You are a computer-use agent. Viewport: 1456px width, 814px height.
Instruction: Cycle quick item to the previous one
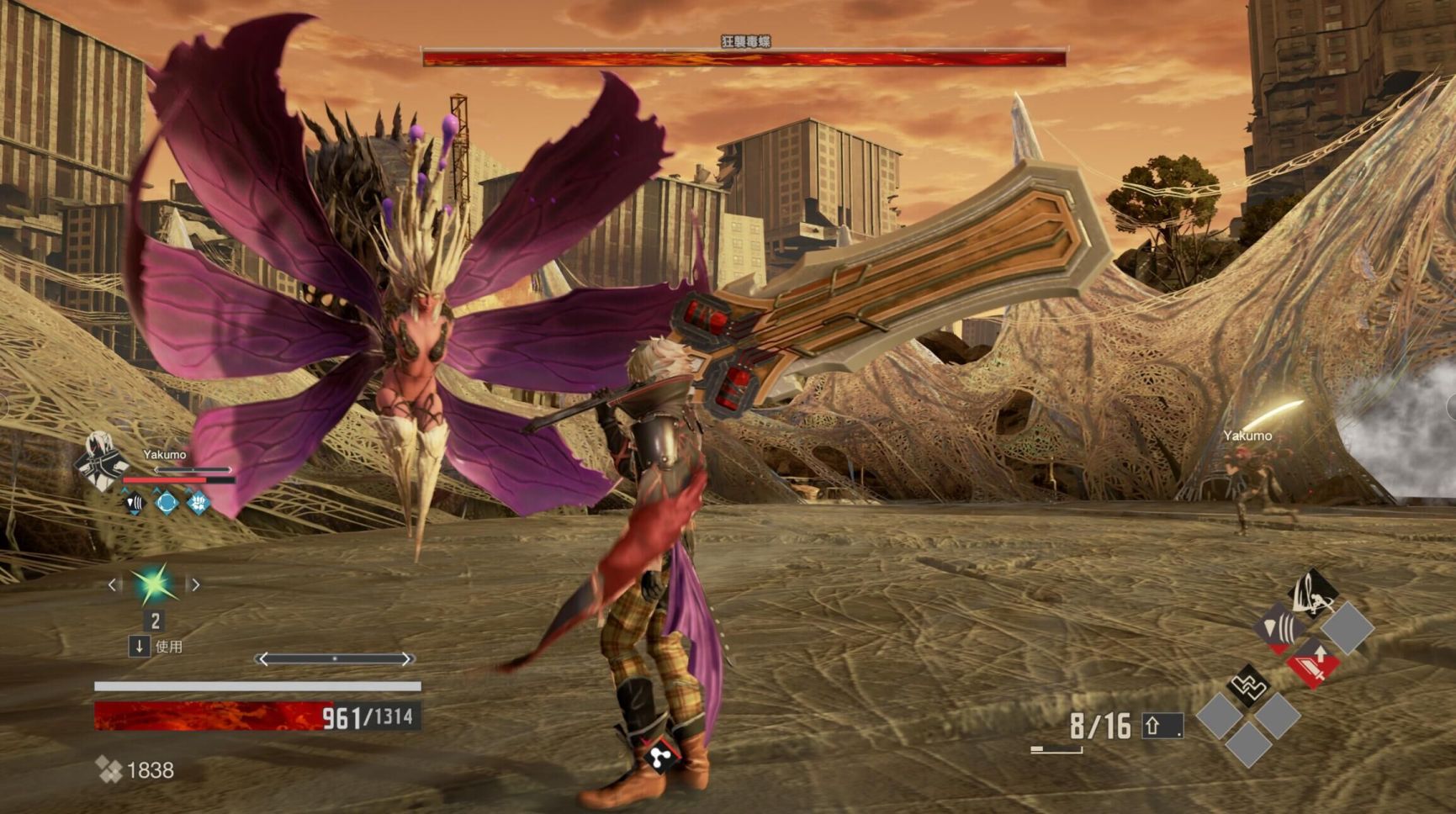(114, 584)
